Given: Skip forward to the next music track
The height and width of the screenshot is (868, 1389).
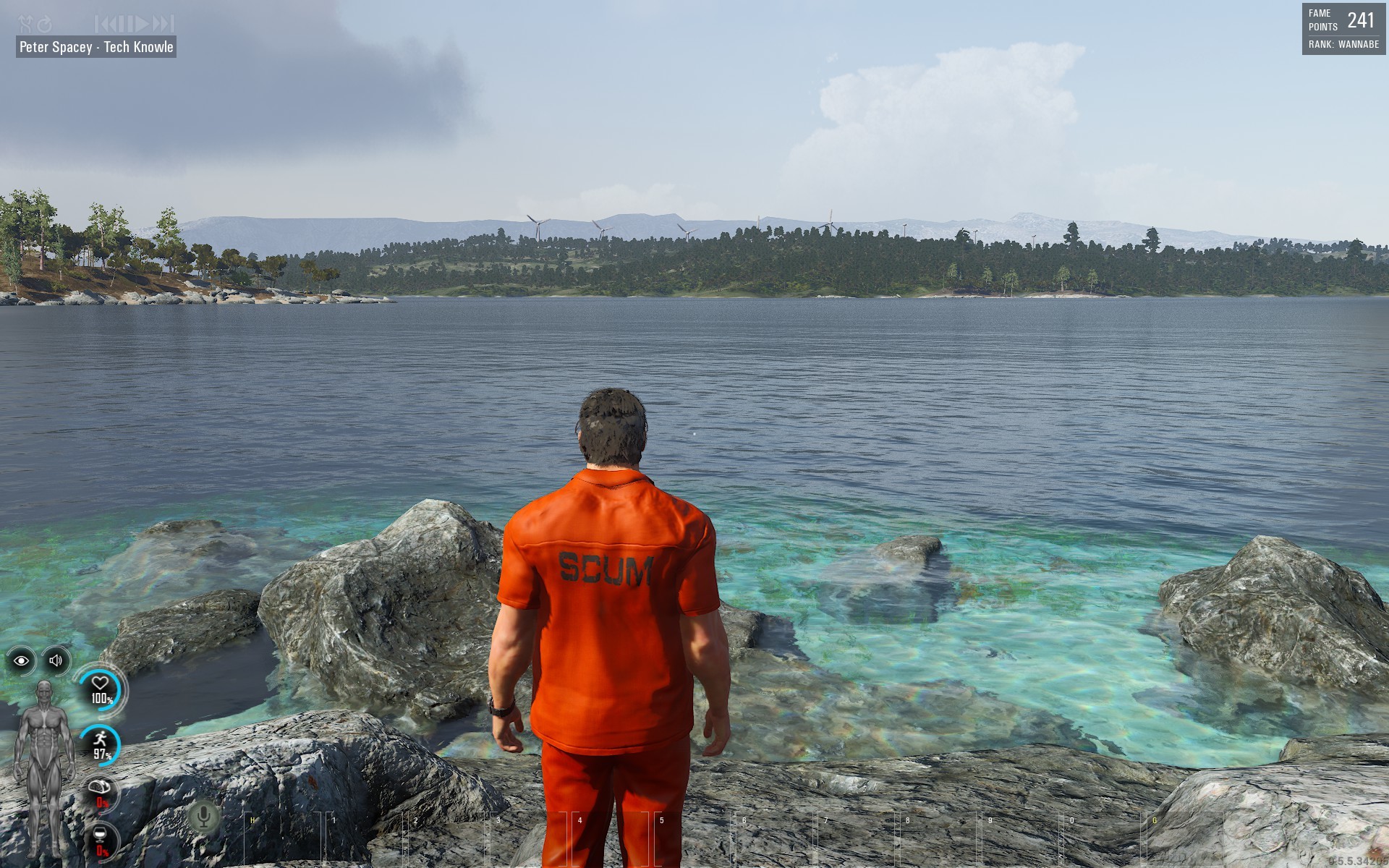Looking at the screenshot, I should [x=163, y=24].
